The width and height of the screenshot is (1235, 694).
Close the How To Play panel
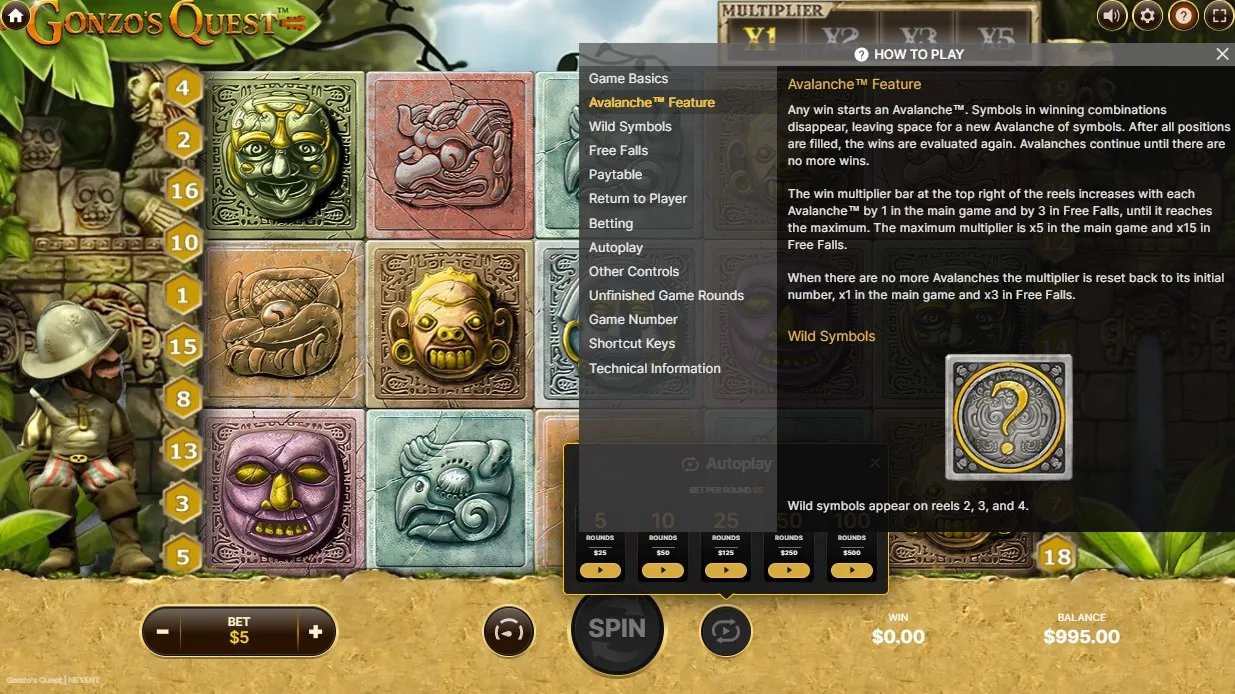click(1221, 54)
